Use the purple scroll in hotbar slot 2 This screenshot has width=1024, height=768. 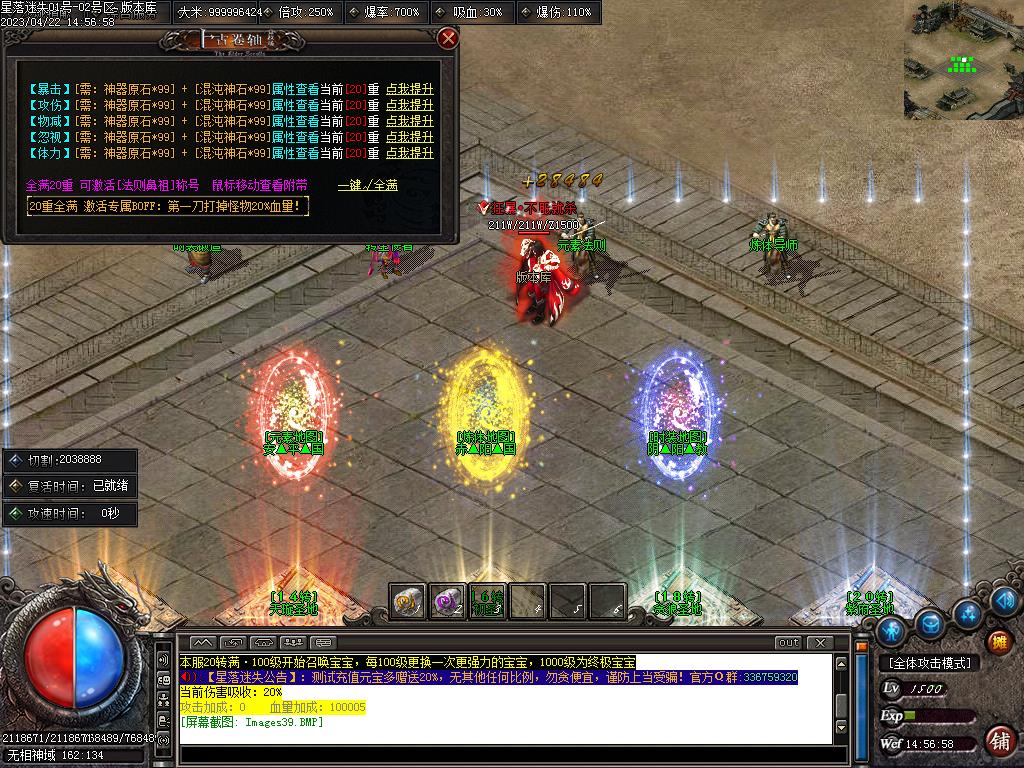coord(447,600)
